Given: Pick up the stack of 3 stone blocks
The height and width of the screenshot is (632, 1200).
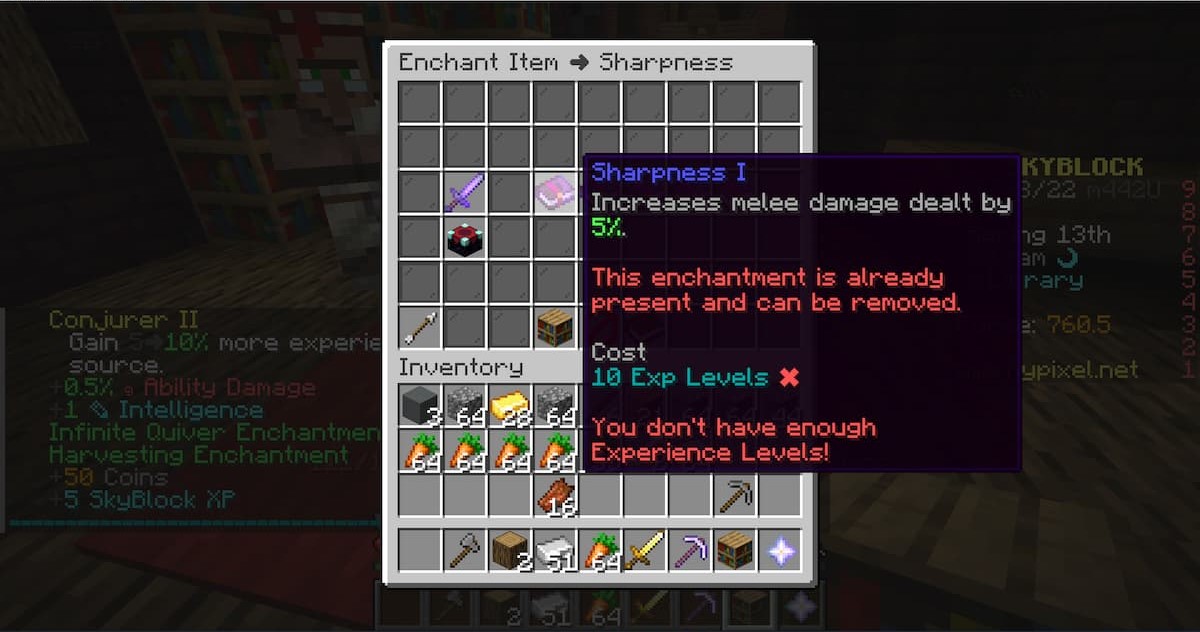Looking at the screenshot, I should [420, 406].
